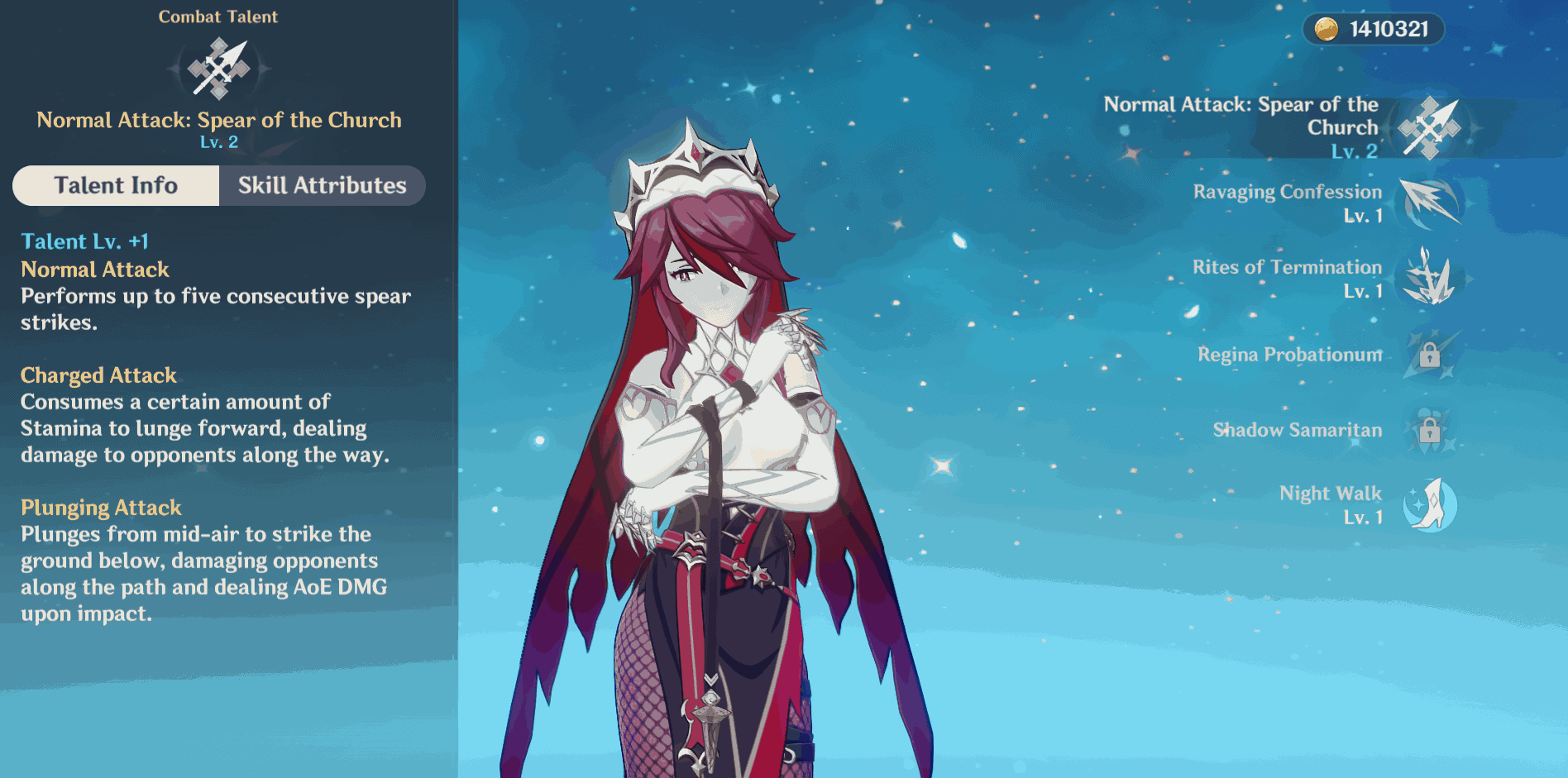Click the Mora amount 1410321 display
1568x778 pixels.
(x=1388, y=30)
